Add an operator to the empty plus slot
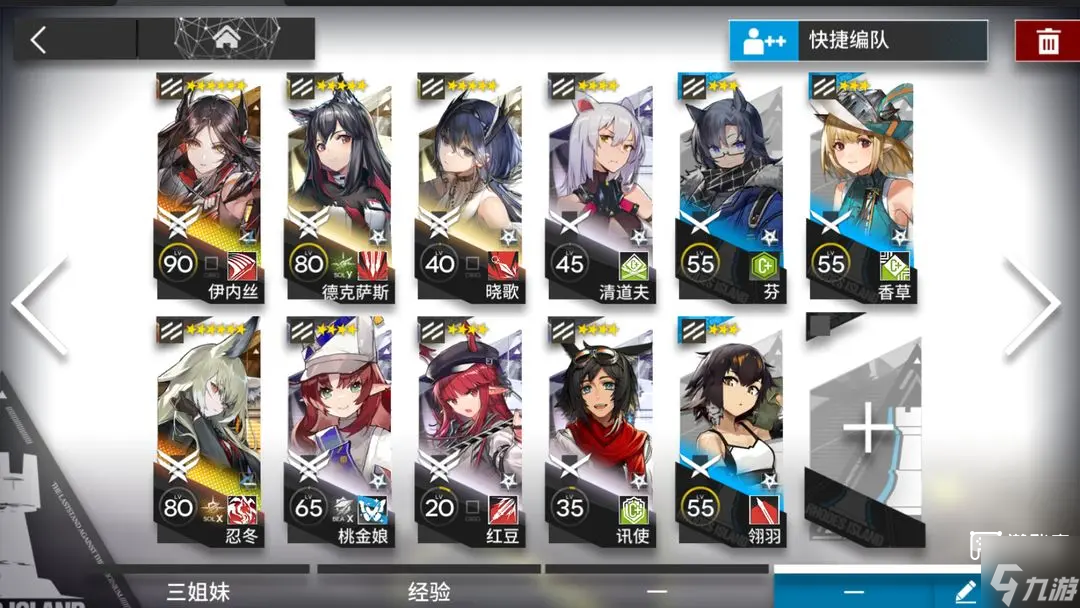Viewport: 1080px width, 608px height. pos(866,432)
